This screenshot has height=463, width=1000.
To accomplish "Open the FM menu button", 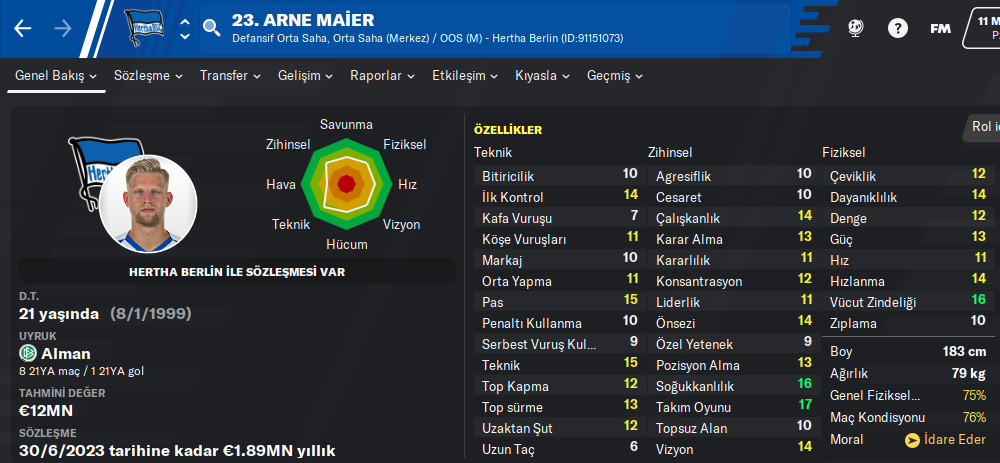I will [x=940, y=28].
